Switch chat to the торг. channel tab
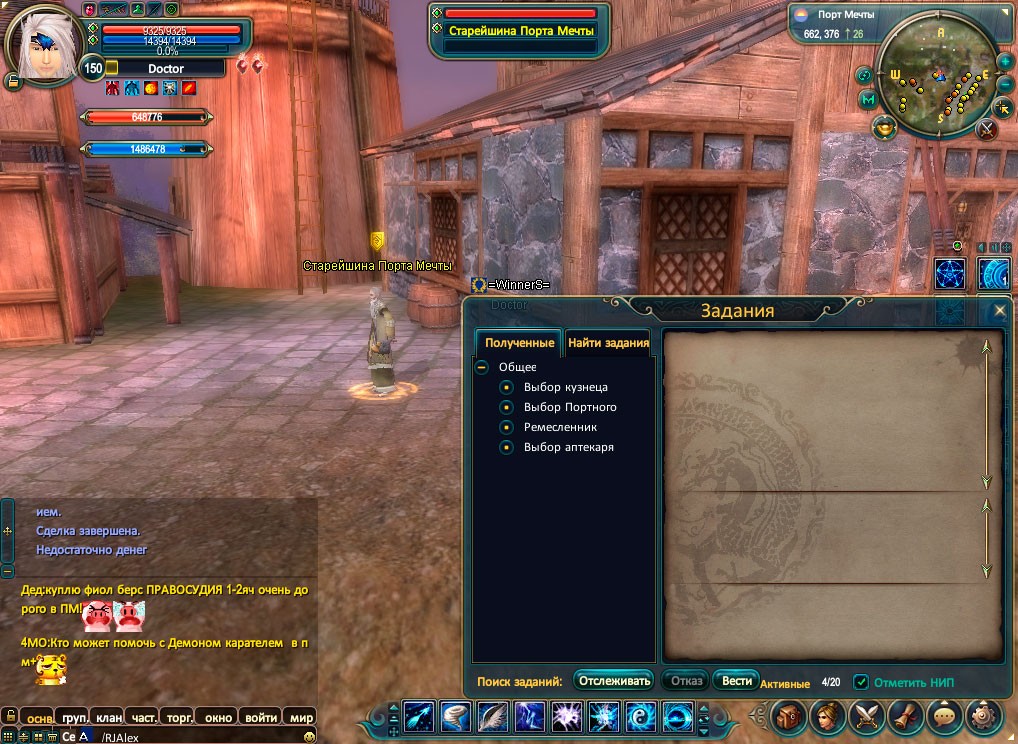The height and width of the screenshot is (744, 1018). tap(180, 717)
